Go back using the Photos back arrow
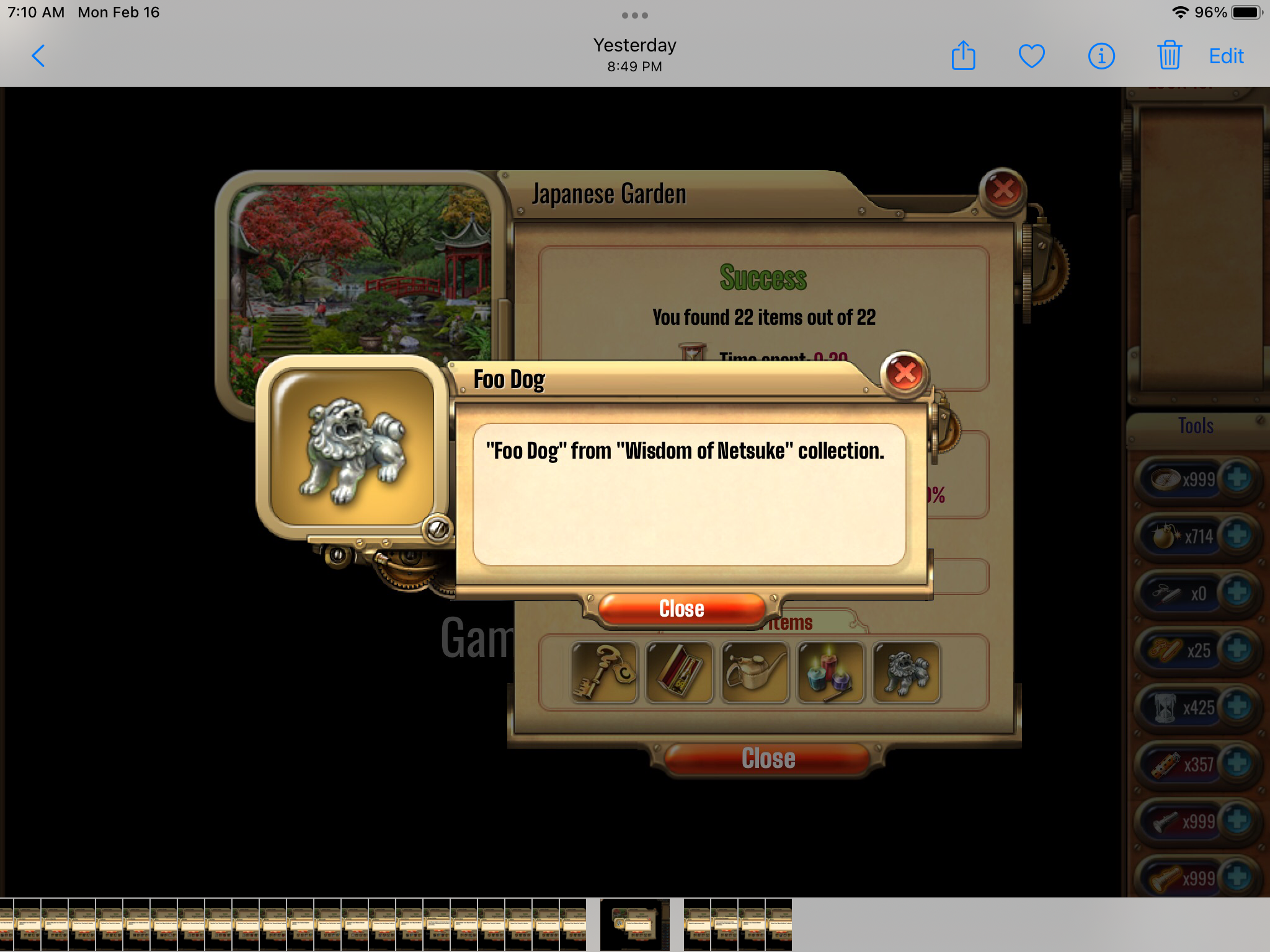The height and width of the screenshot is (952, 1270). [x=38, y=56]
